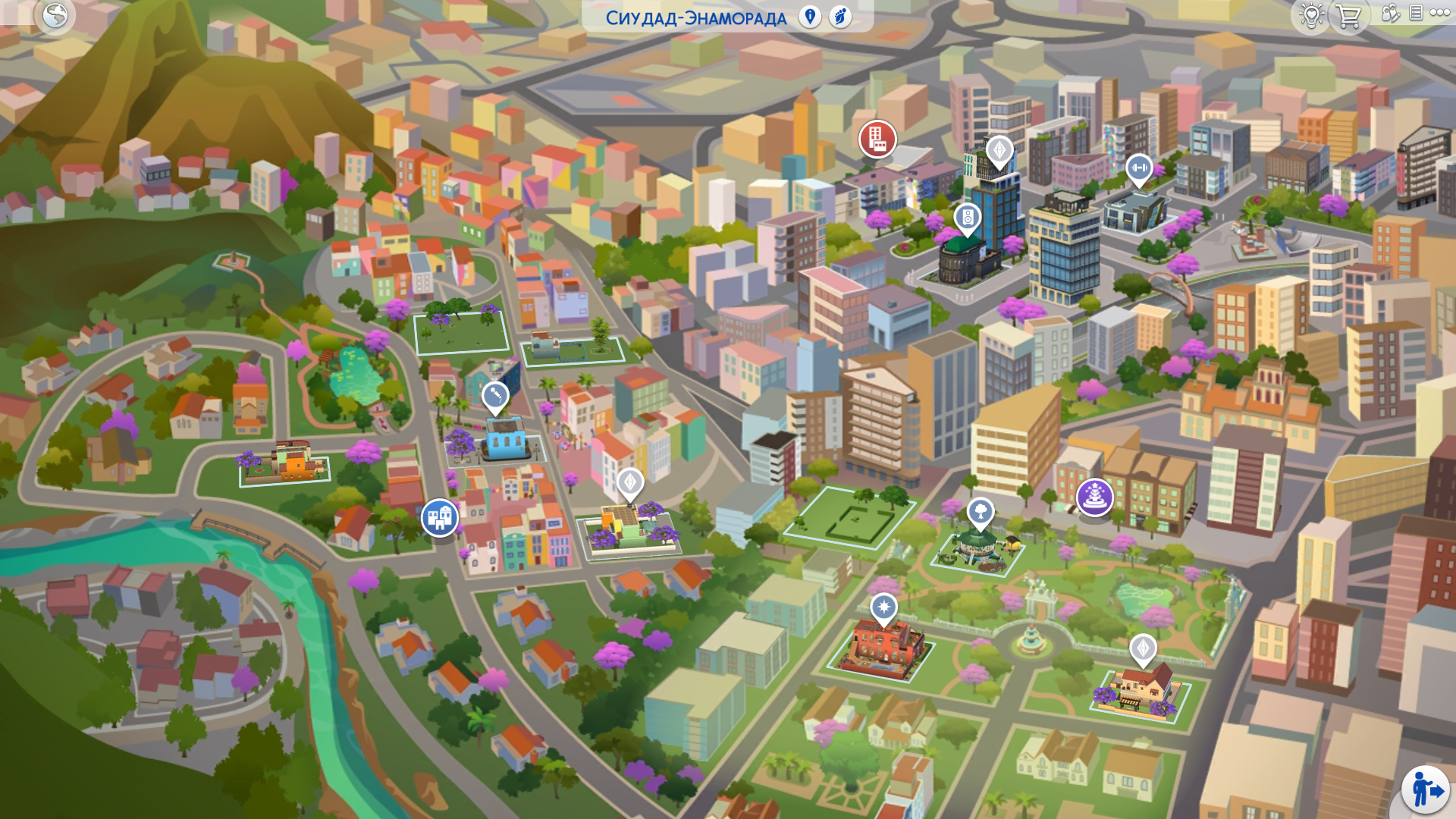Open the heart lightbulb tips button
Screen dimensions: 1456x819
(1311, 15)
